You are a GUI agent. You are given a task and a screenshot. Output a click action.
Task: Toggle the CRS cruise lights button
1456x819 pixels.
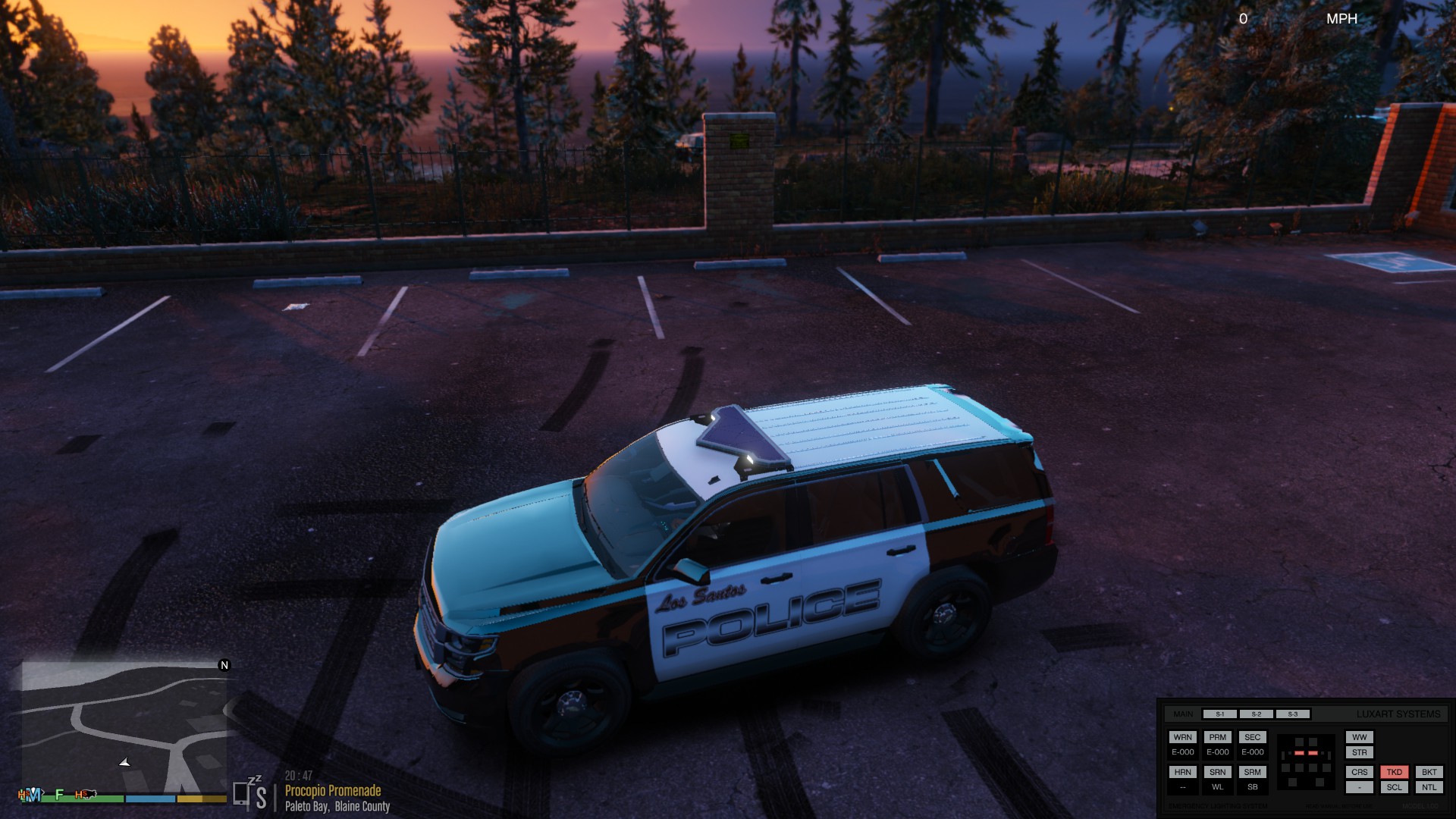point(1359,772)
